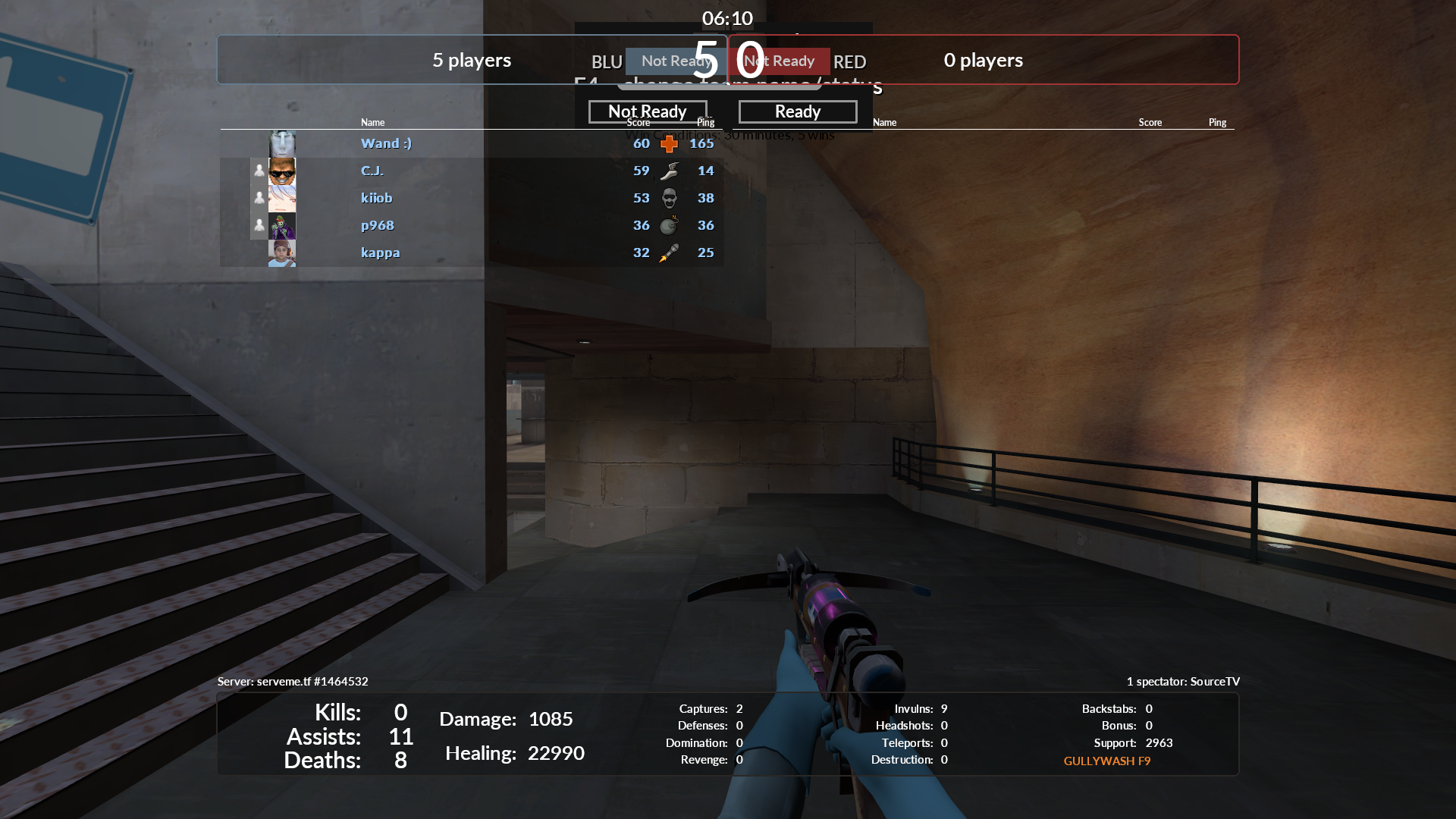Viewport: 1456px width, 819px height.
Task: Click the white-bordered Ready button
Action: [x=797, y=111]
